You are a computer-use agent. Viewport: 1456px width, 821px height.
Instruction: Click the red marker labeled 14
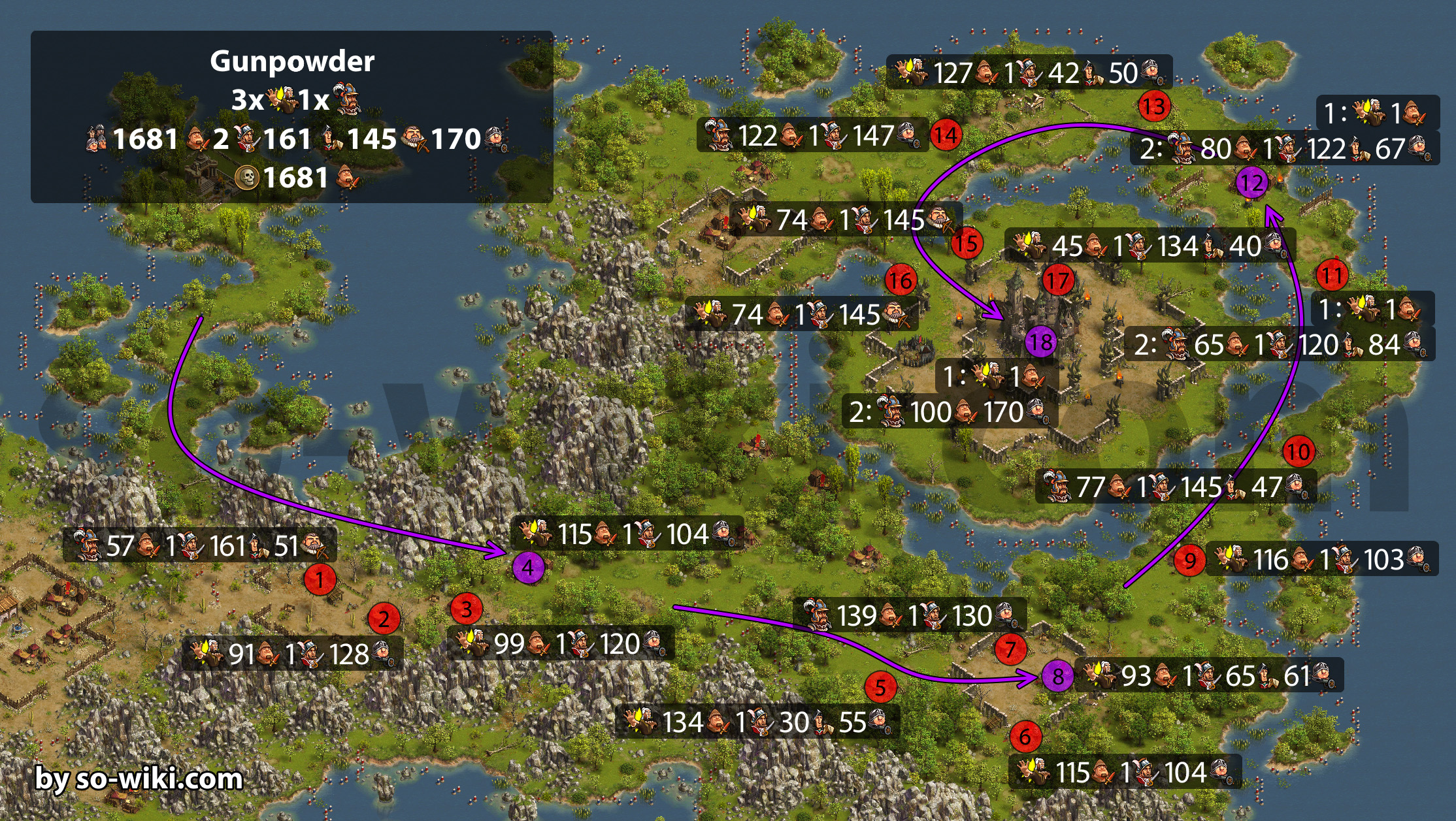click(946, 135)
